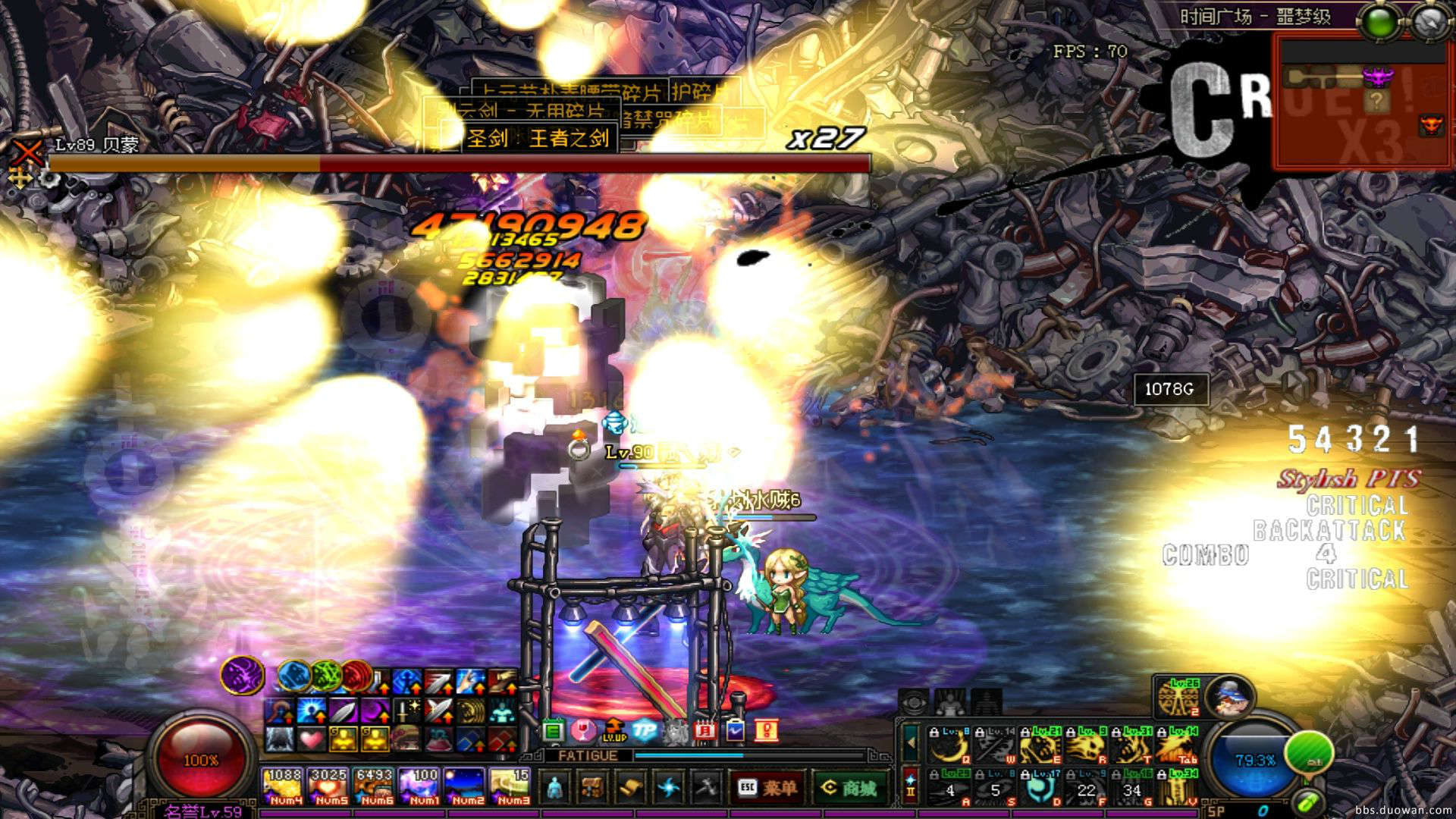The height and width of the screenshot is (819, 1456).
Task: Select the Num3 slot with 15 count
Action: click(510, 786)
